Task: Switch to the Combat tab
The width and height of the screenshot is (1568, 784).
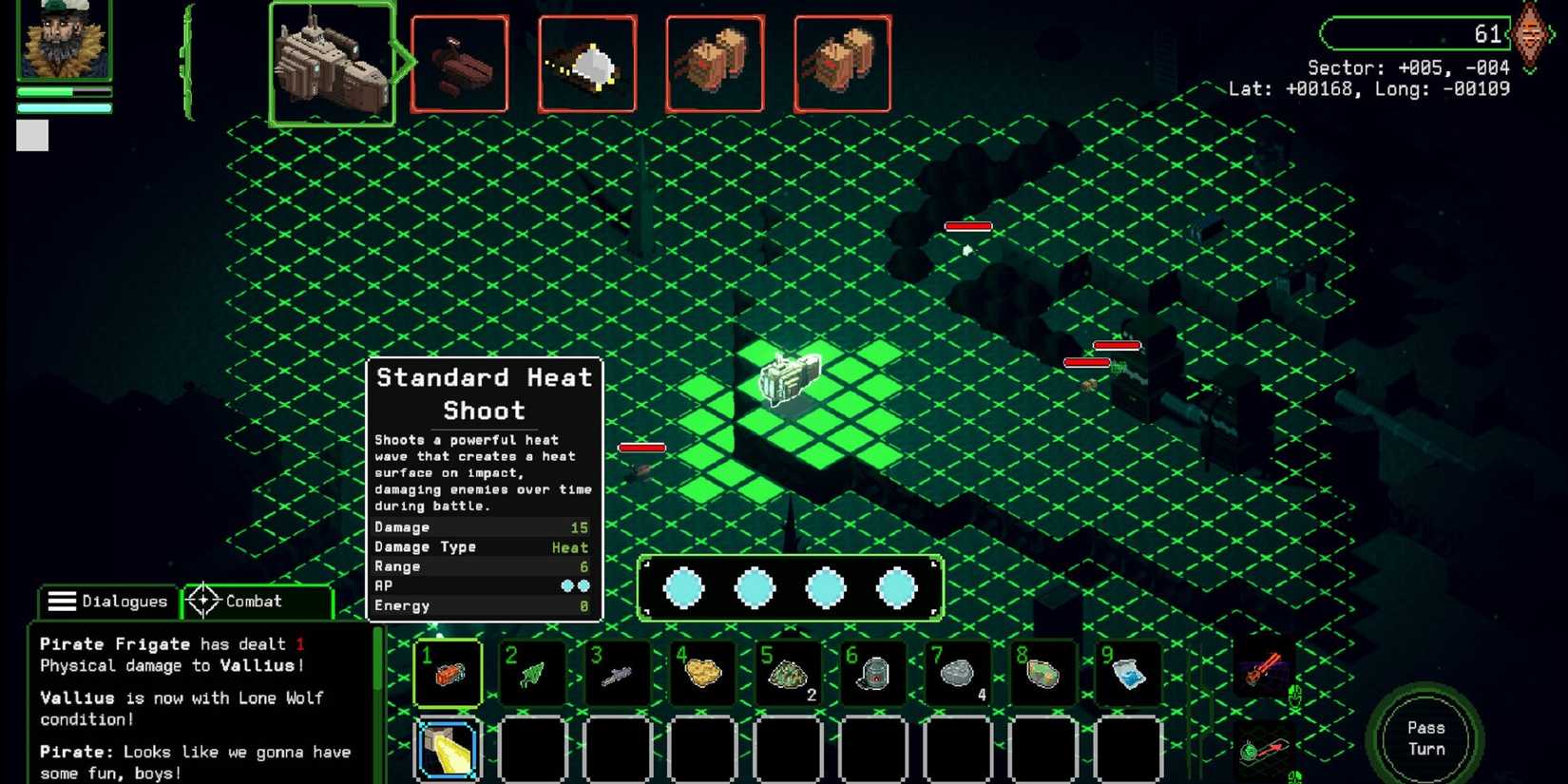Action: (x=252, y=601)
